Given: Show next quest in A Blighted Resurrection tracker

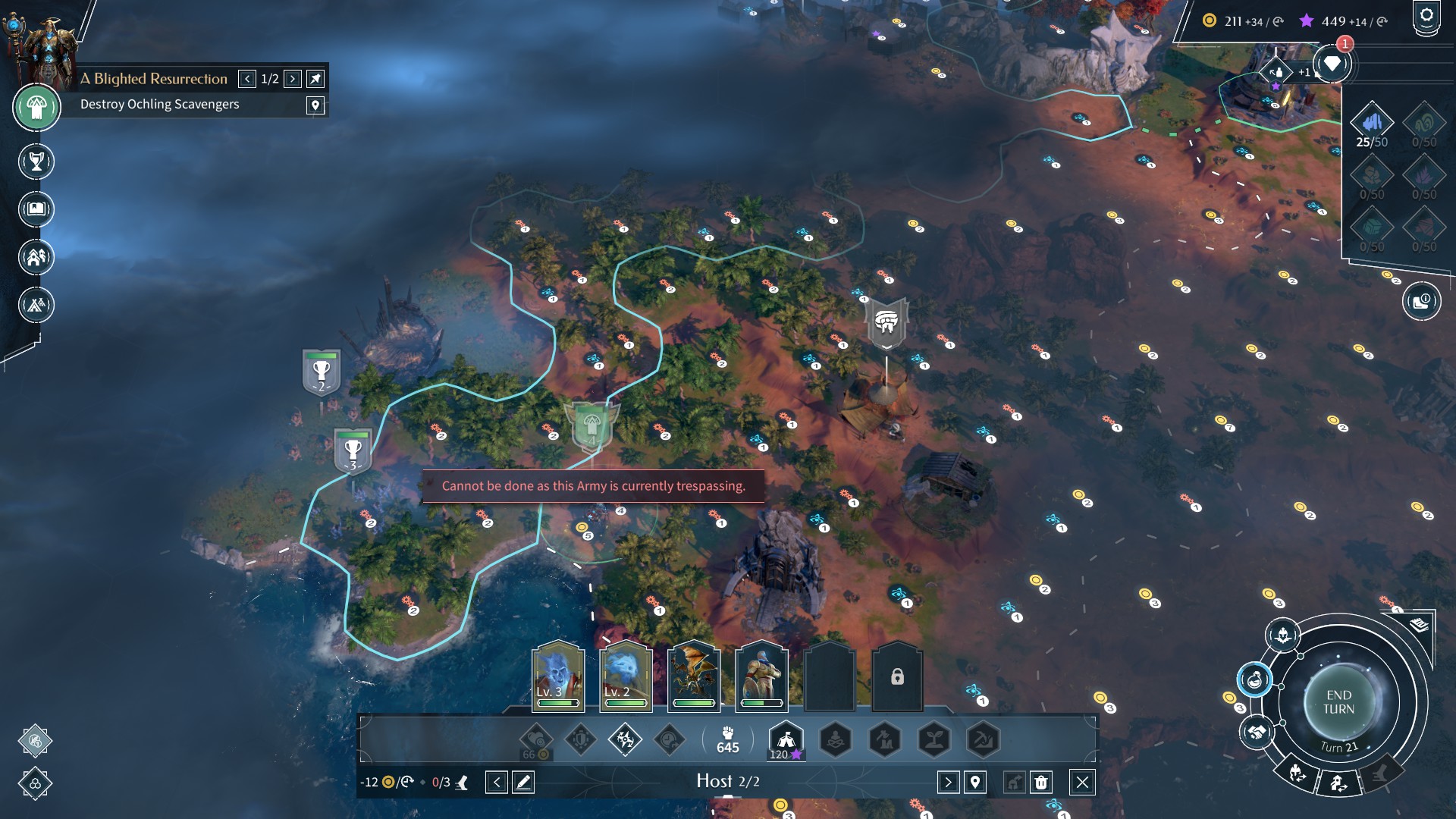Looking at the screenshot, I should tap(293, 79).
